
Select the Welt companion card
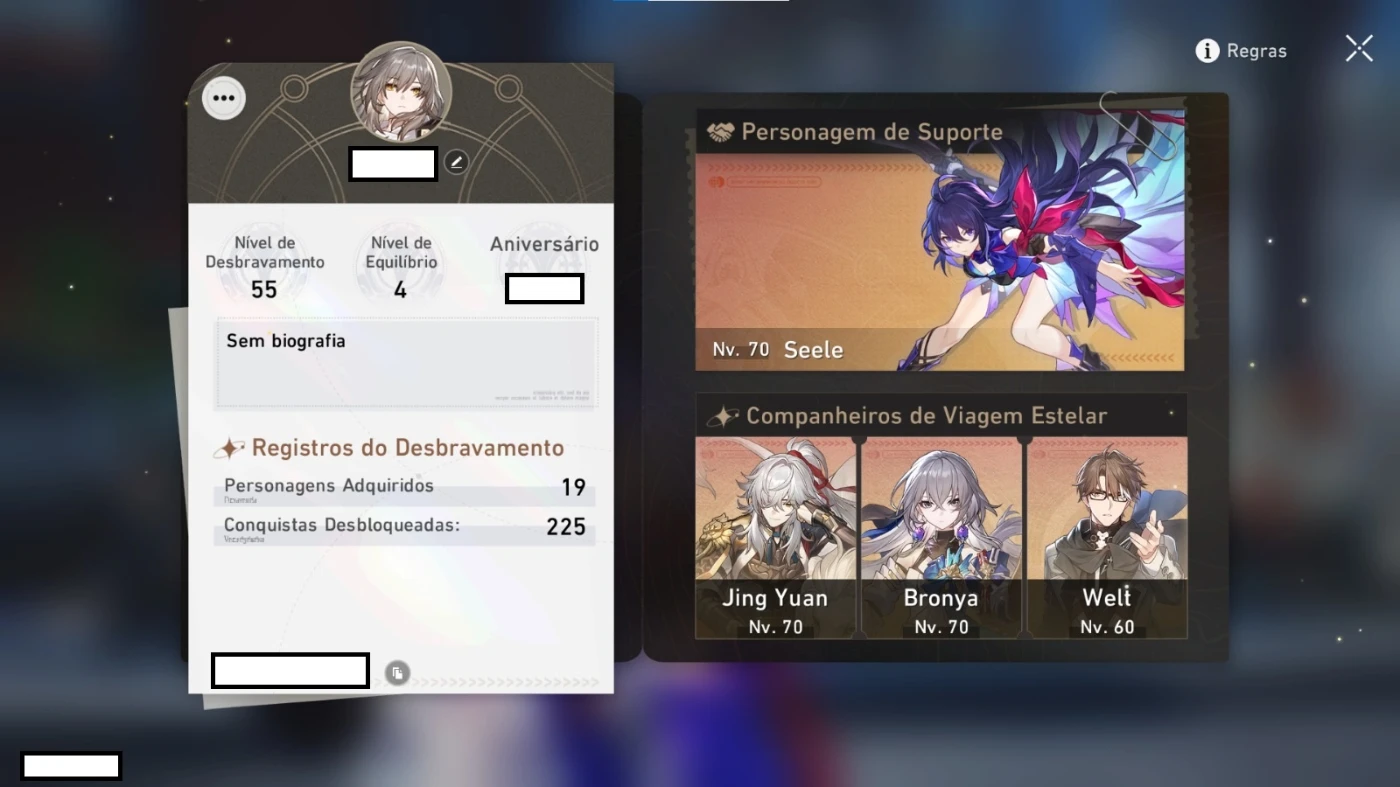coord(1105,537)
